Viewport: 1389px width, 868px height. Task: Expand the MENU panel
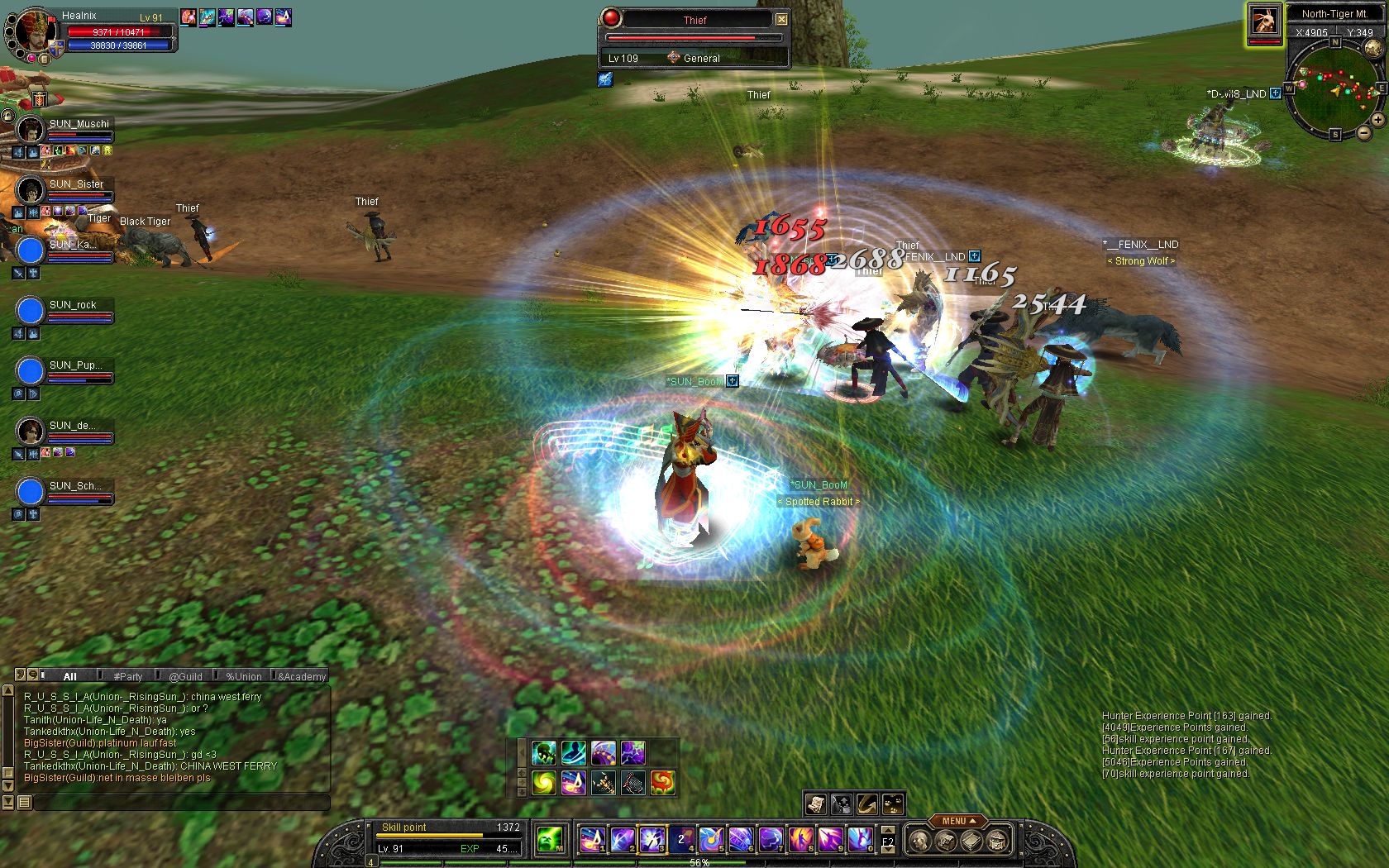coord(958,821)
